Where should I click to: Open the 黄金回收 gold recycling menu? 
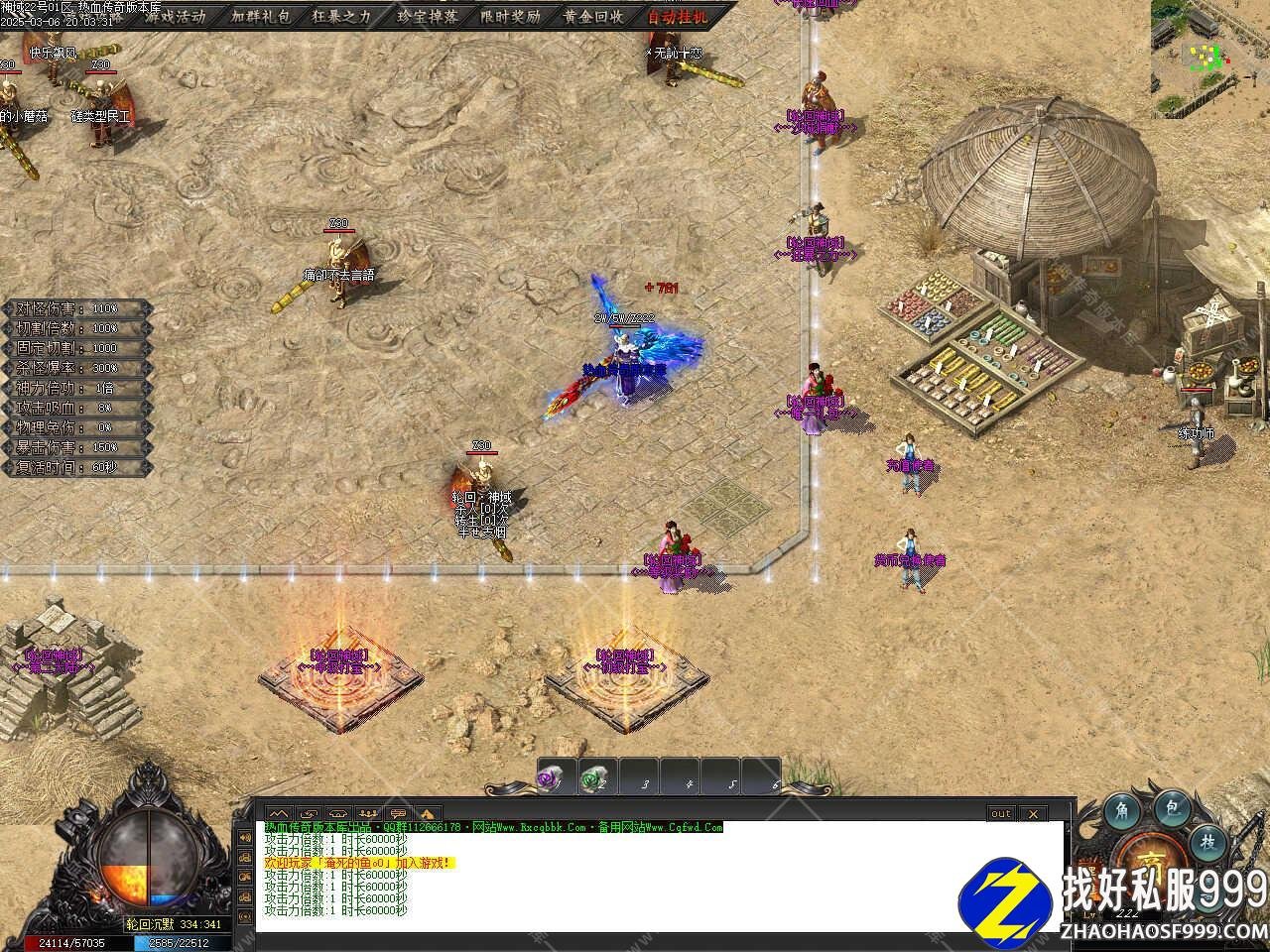click(x=593, y=17)
